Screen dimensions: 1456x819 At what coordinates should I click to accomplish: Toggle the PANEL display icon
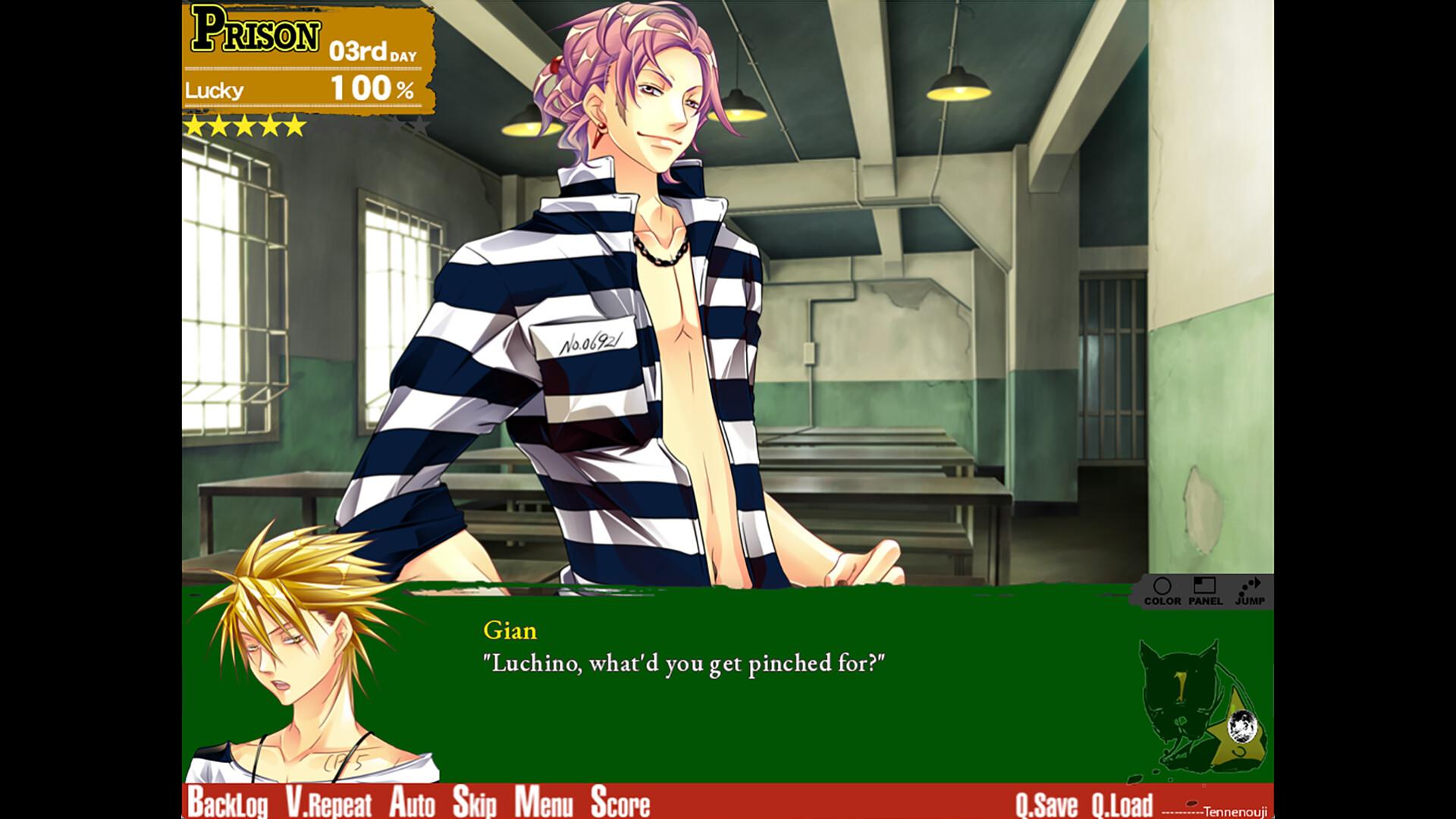coord(1205,591)
